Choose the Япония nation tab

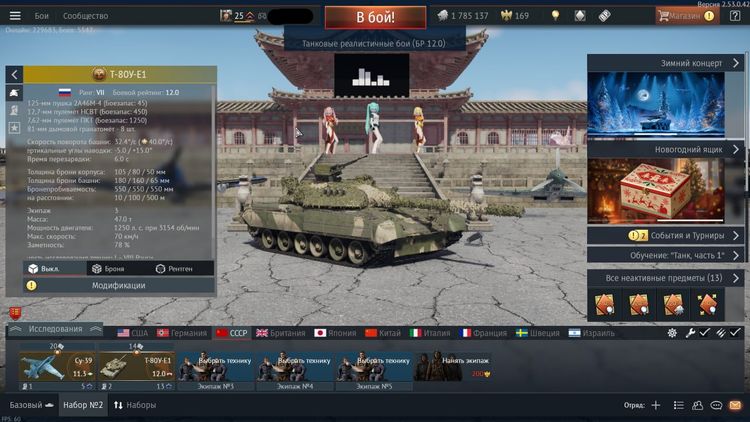pos(336,332)
